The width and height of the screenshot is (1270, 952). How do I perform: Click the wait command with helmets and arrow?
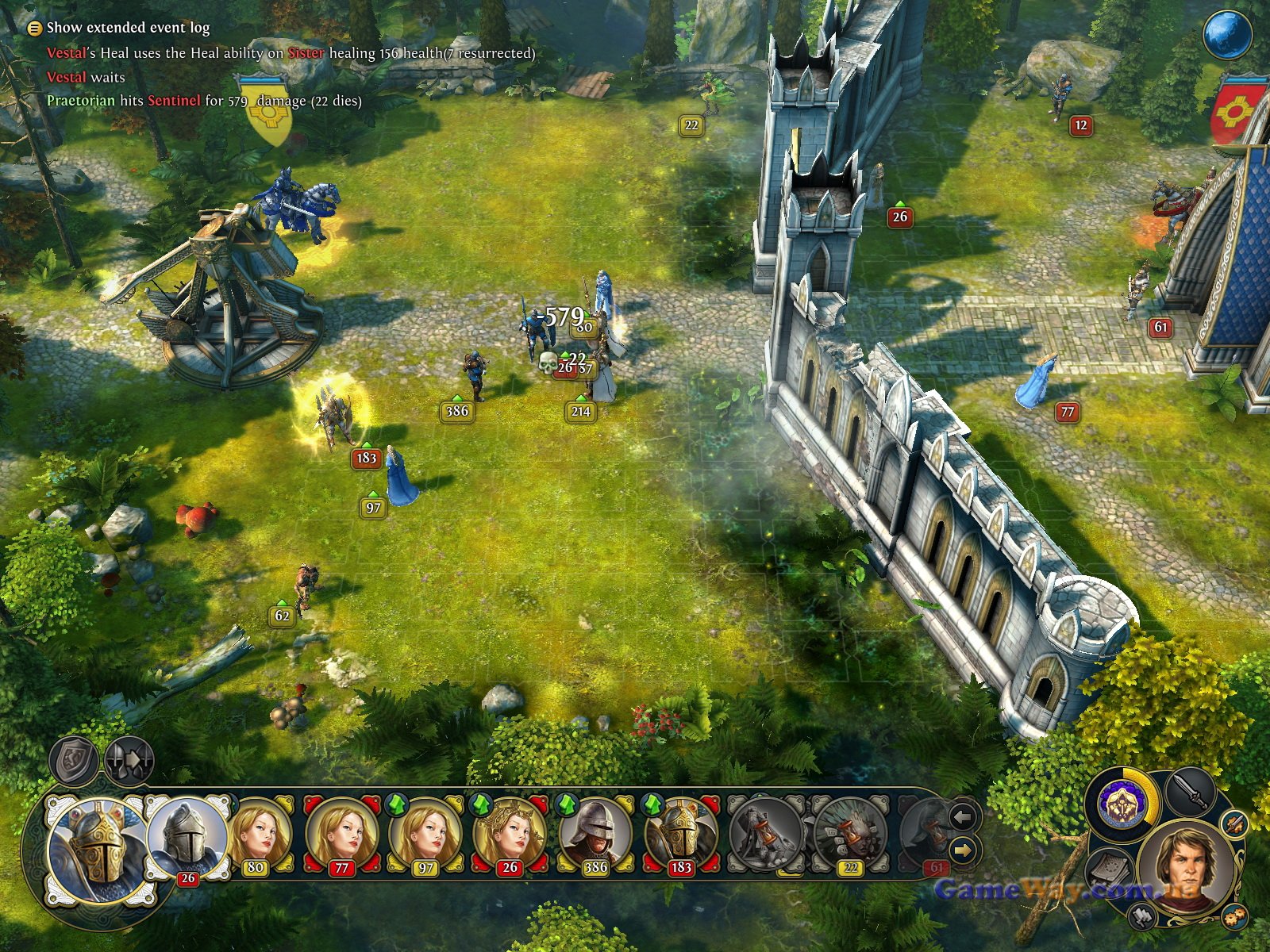(129, 760)
